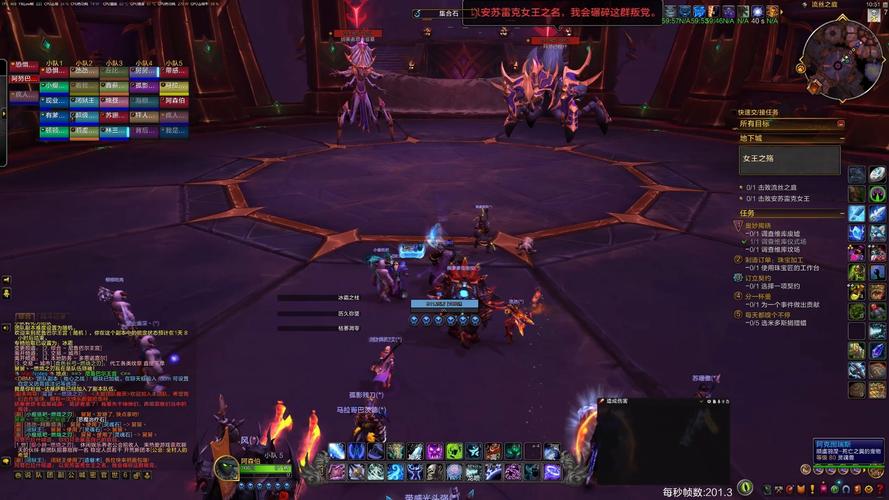Activate the first bottom action bar ability
Image resolution: width=889 pixels, height=500 pixels.
tap(336, 452)
